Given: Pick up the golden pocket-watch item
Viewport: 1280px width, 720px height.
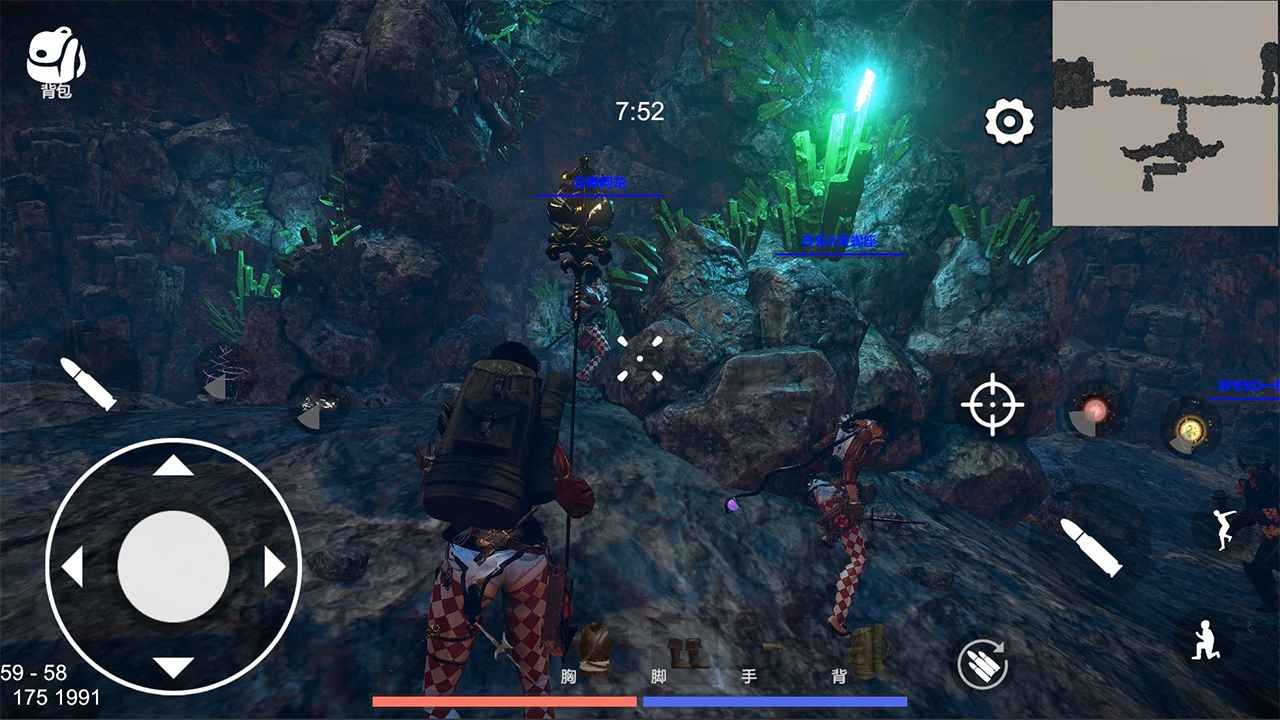Looking at the screenshot, I should 1185,427.
